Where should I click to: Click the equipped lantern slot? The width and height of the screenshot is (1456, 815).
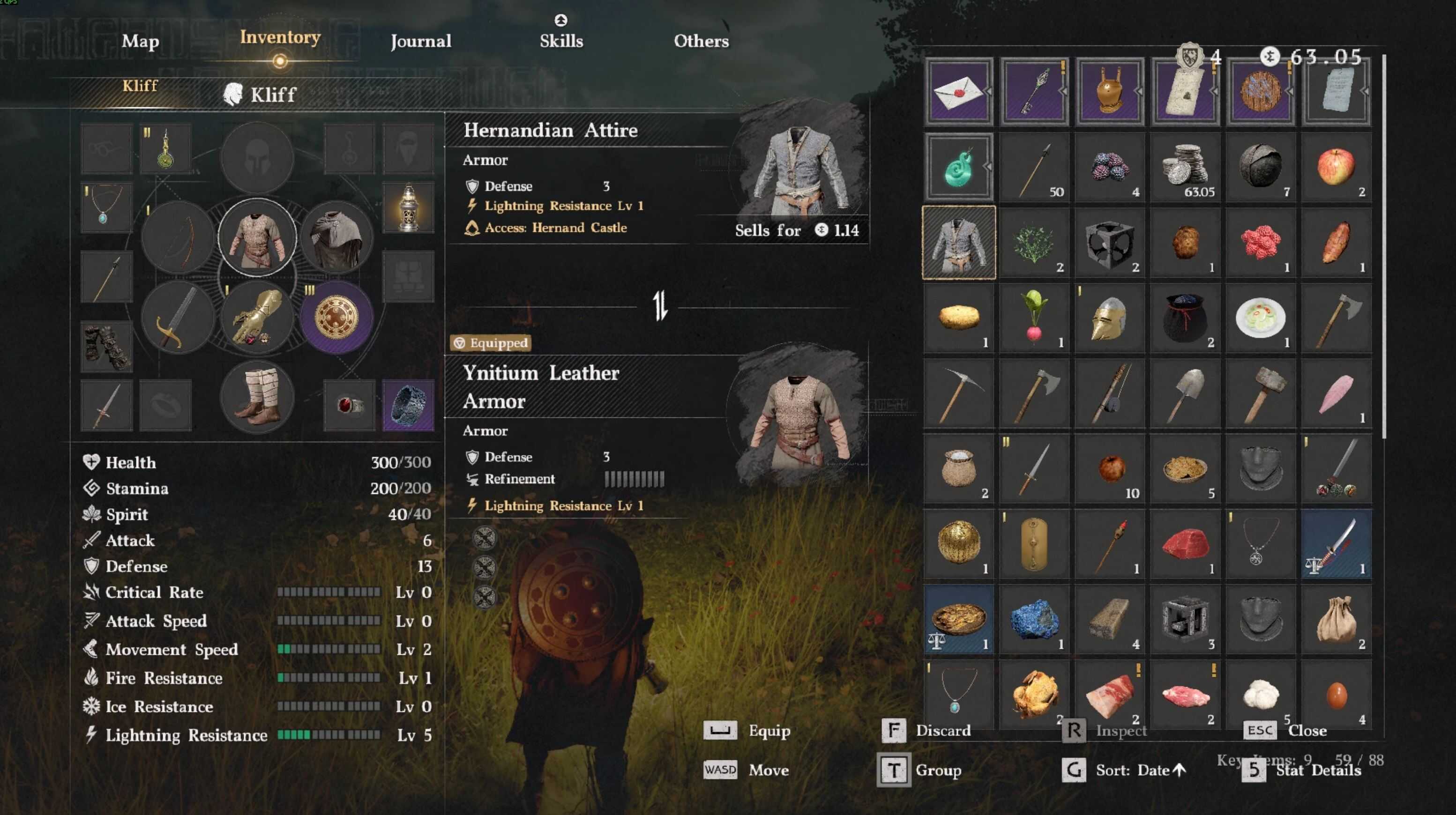408,207
